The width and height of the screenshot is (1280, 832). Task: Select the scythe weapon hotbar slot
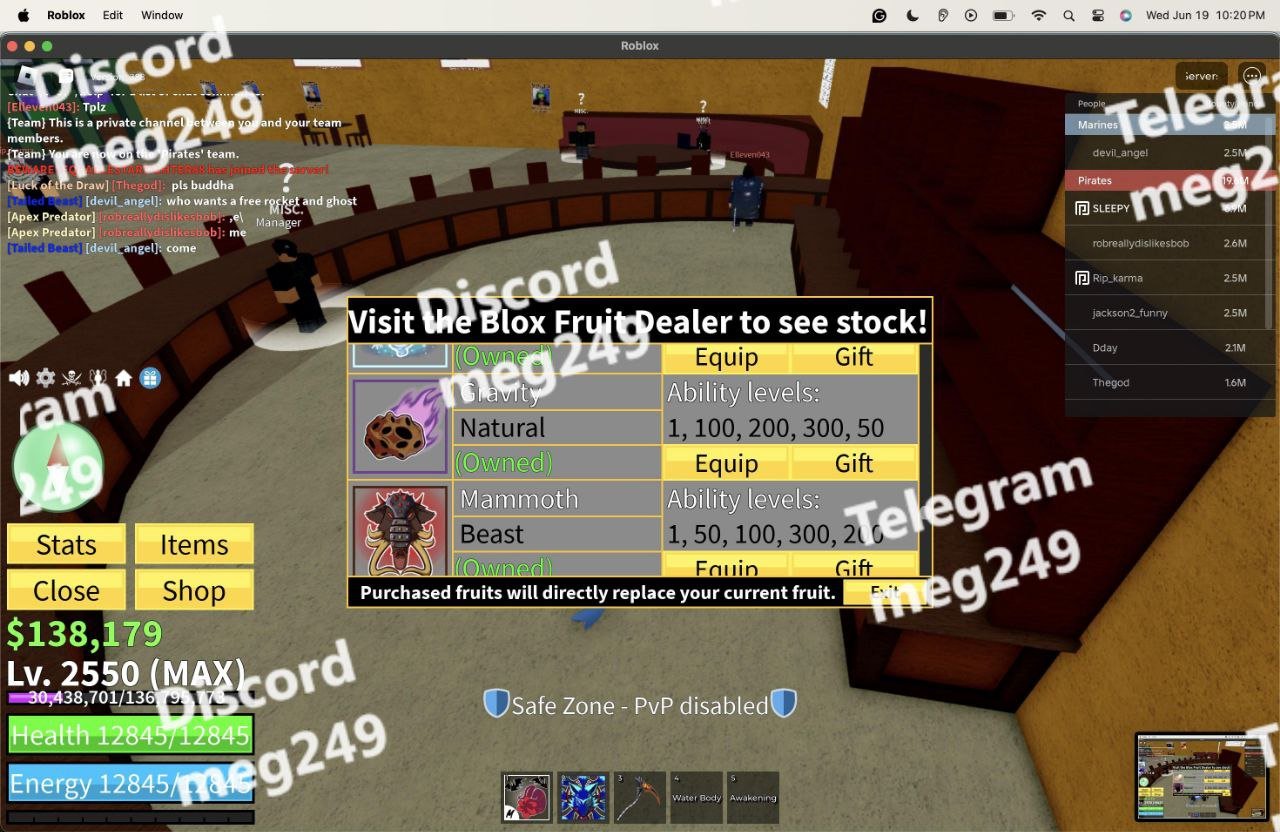tap(639, 797)
